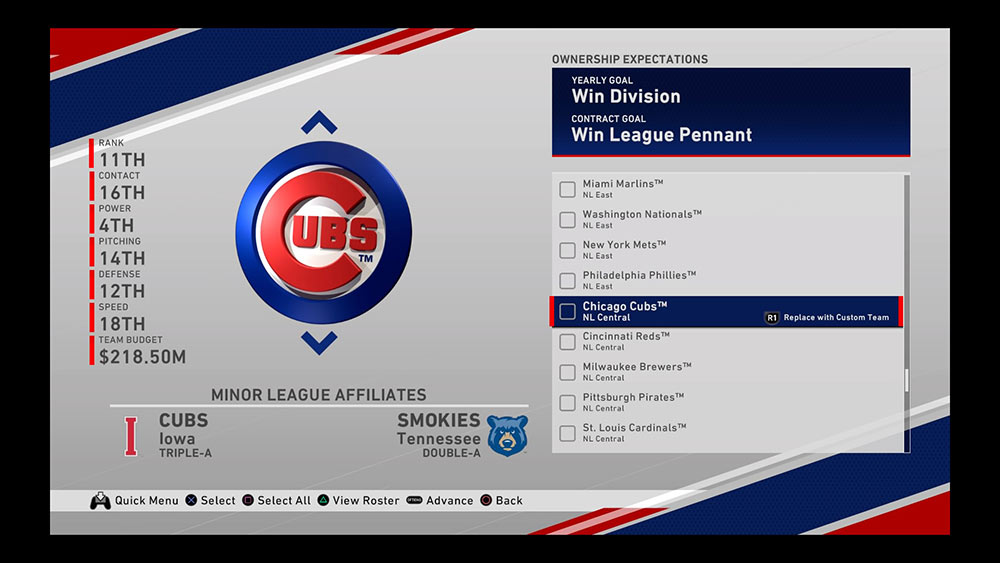The width and height of the screenshot is (1000, 563).
Task: Pick the Pittsburgh Pirates team
Action: [x=633, y=402]
